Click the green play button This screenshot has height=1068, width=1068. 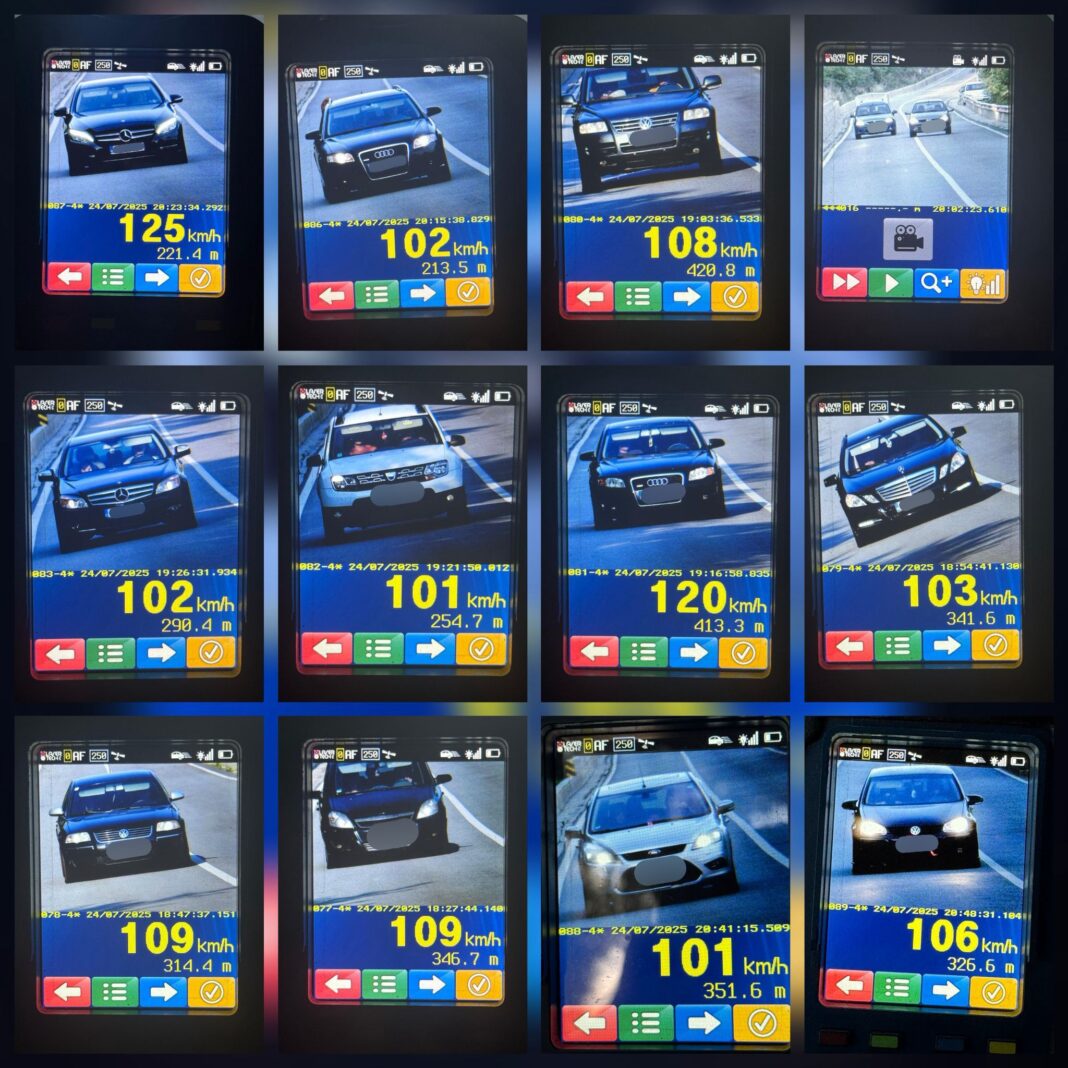890,283
